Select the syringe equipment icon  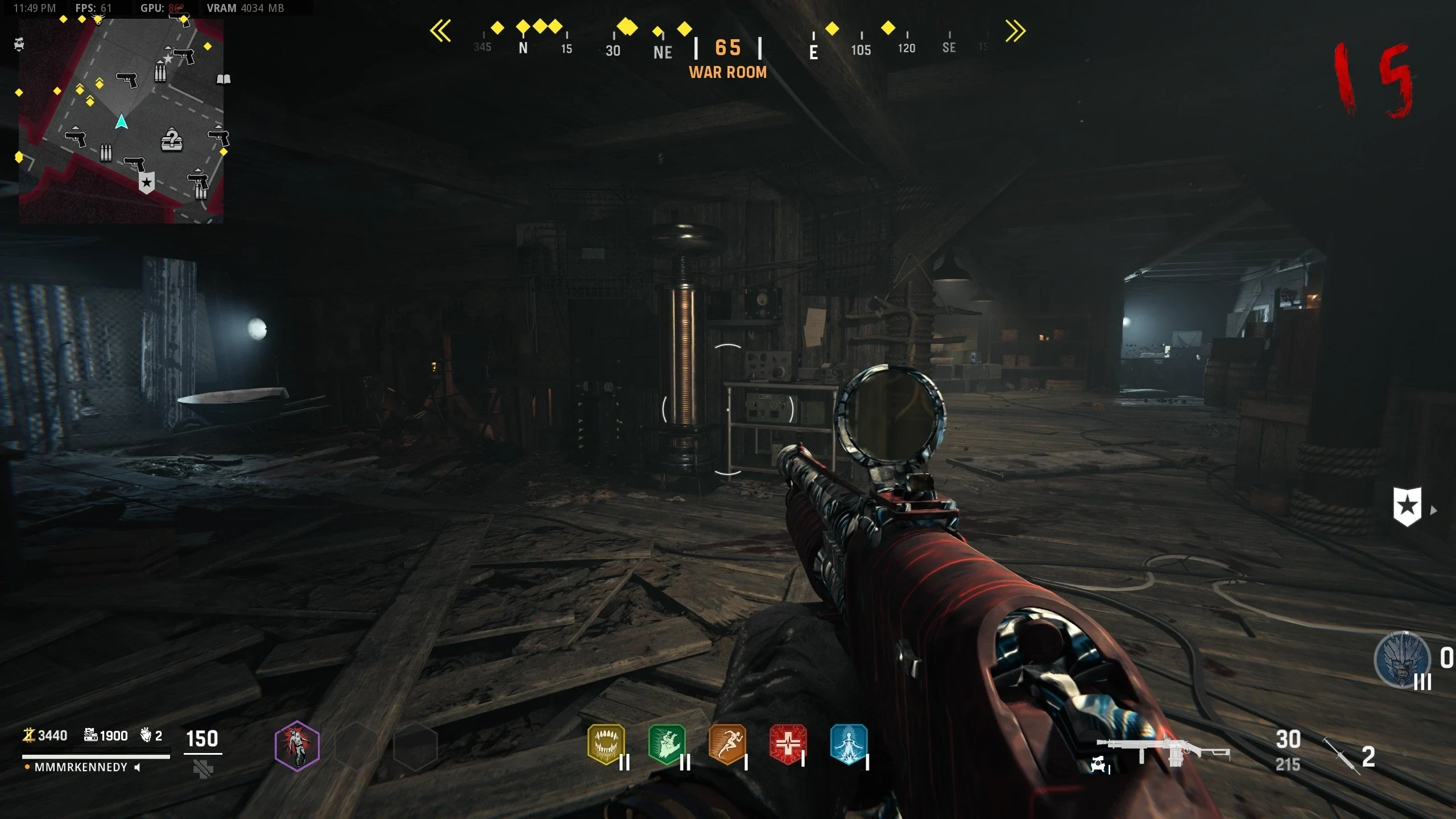(x=1341, y=756)
